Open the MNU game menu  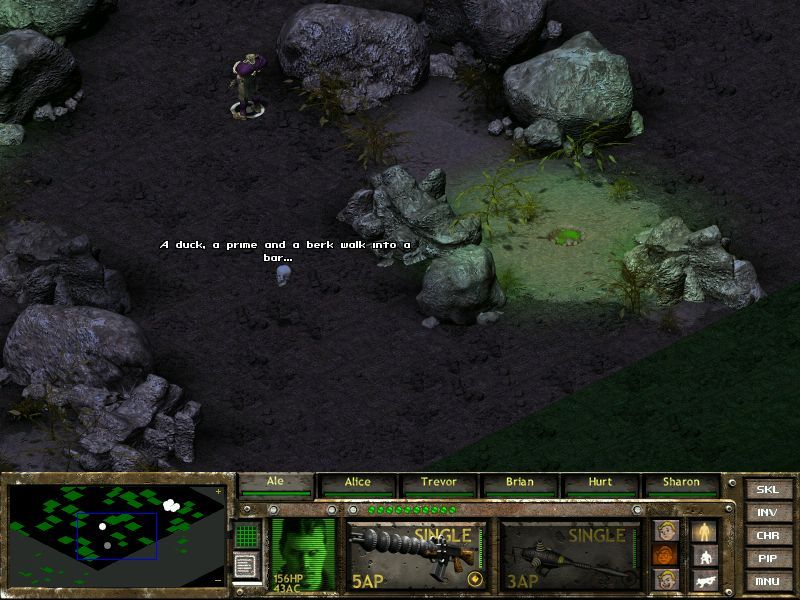pyautogui.click(x=767, y=581)
